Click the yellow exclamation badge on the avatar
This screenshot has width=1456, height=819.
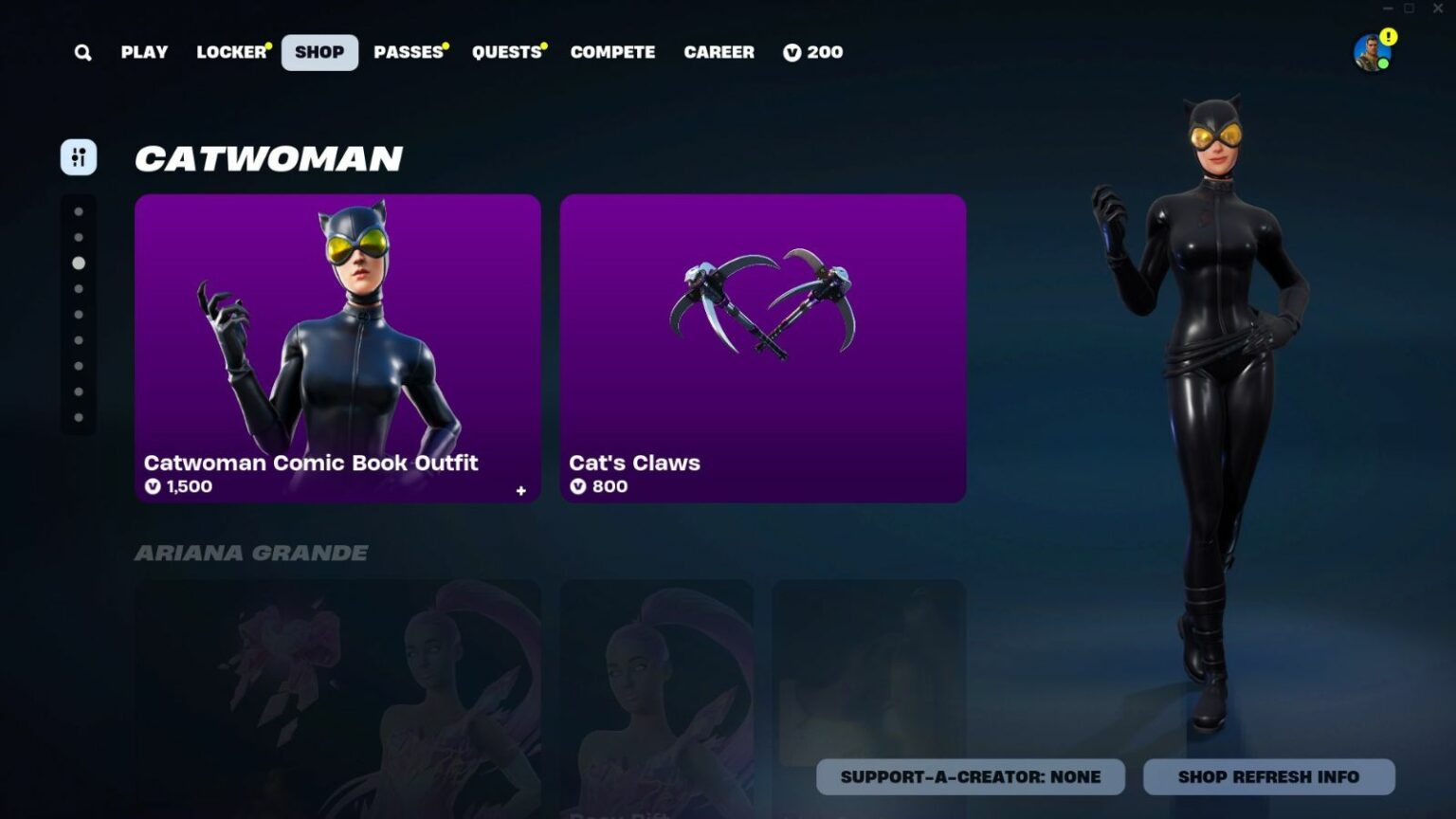tap(1387, 36)
